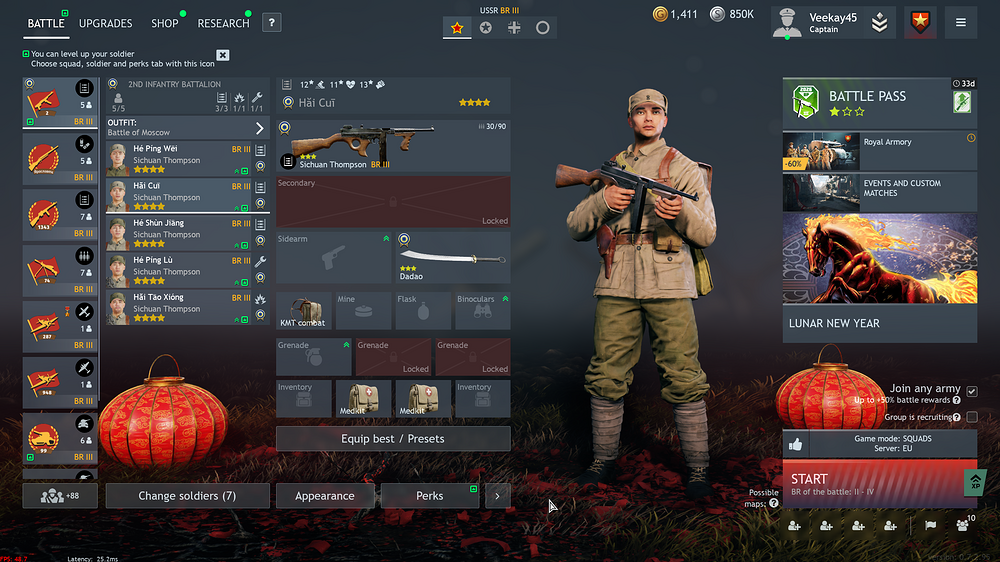1000x562 pixels.
Task: Open Change soldiers (7)
Action: [x=187, y=496]
